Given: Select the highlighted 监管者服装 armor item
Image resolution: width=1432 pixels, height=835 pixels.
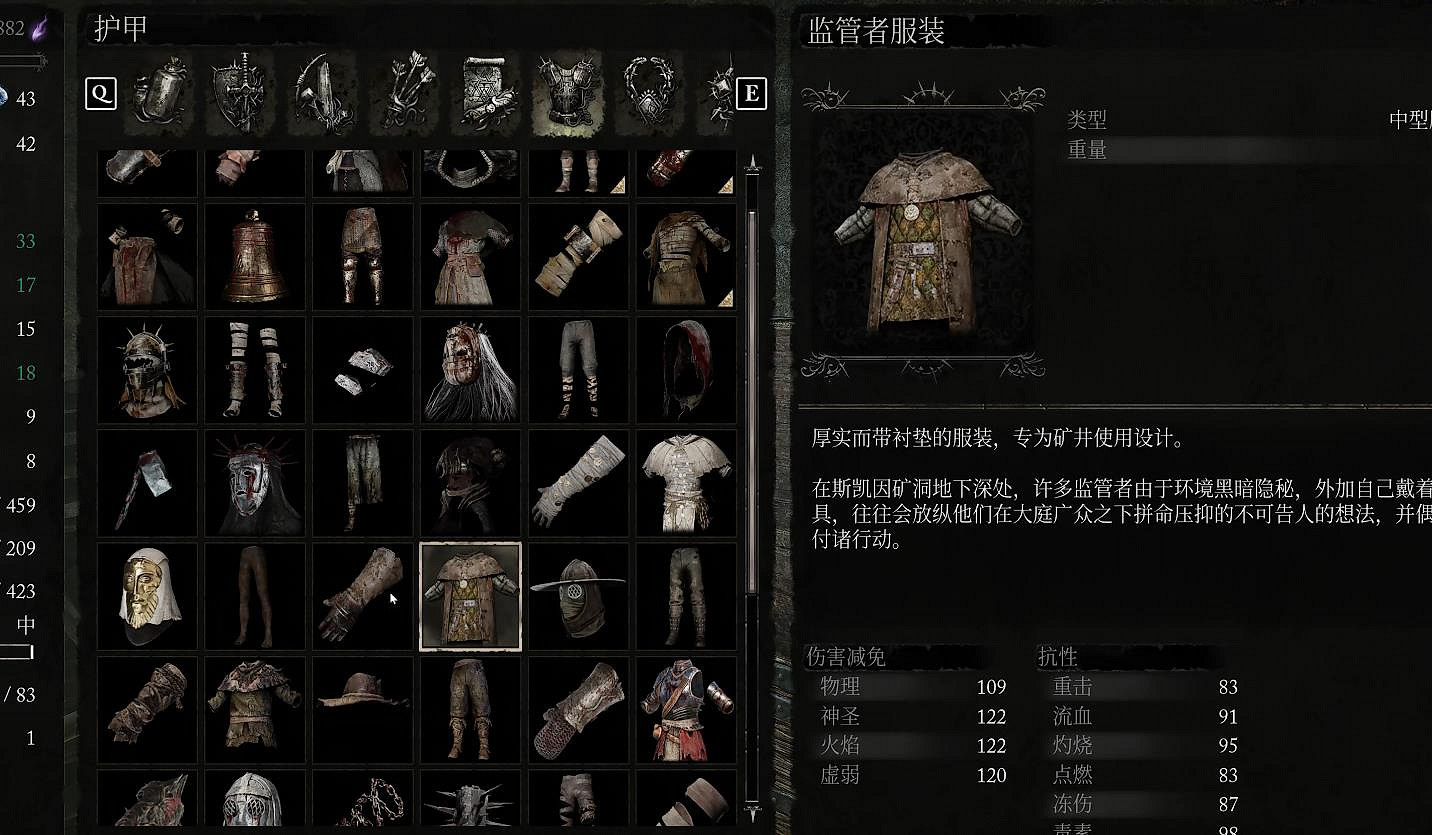Looking at the screenshot, I should click(470, 597).
